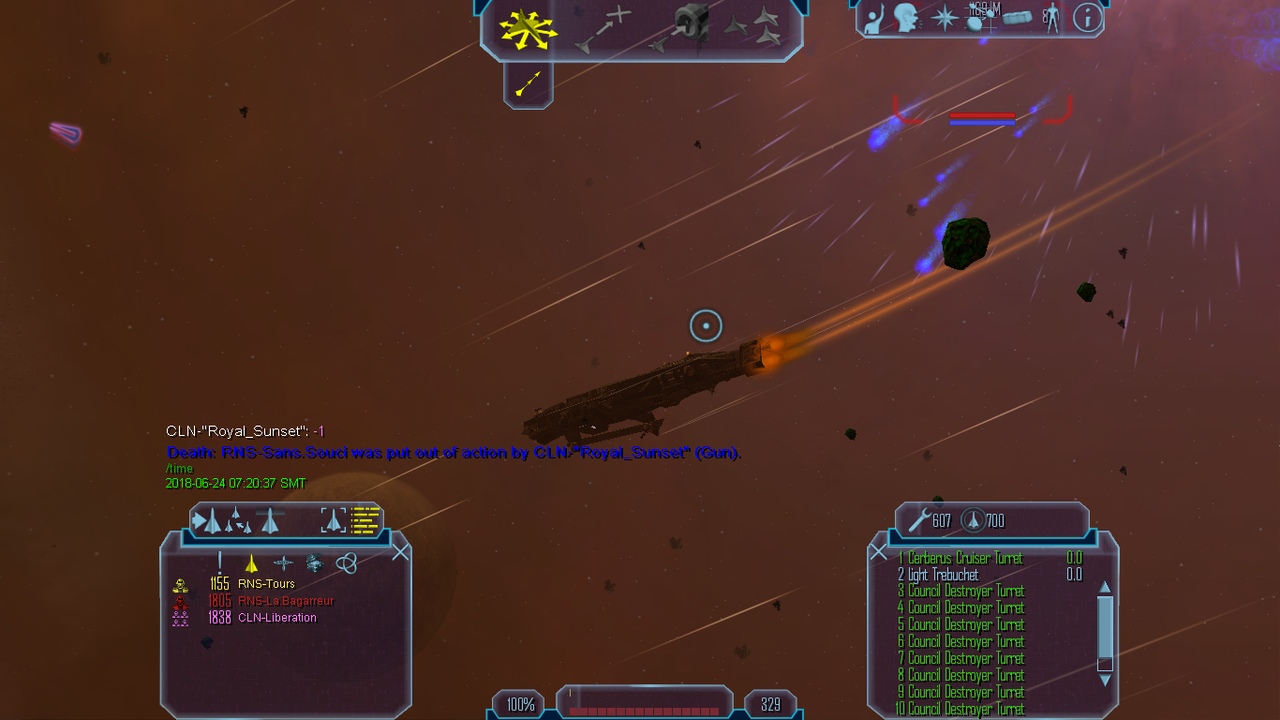Filter contacts by the yellow ship icon
Viewport: 1280px width, 720px height.
[251, 563]
